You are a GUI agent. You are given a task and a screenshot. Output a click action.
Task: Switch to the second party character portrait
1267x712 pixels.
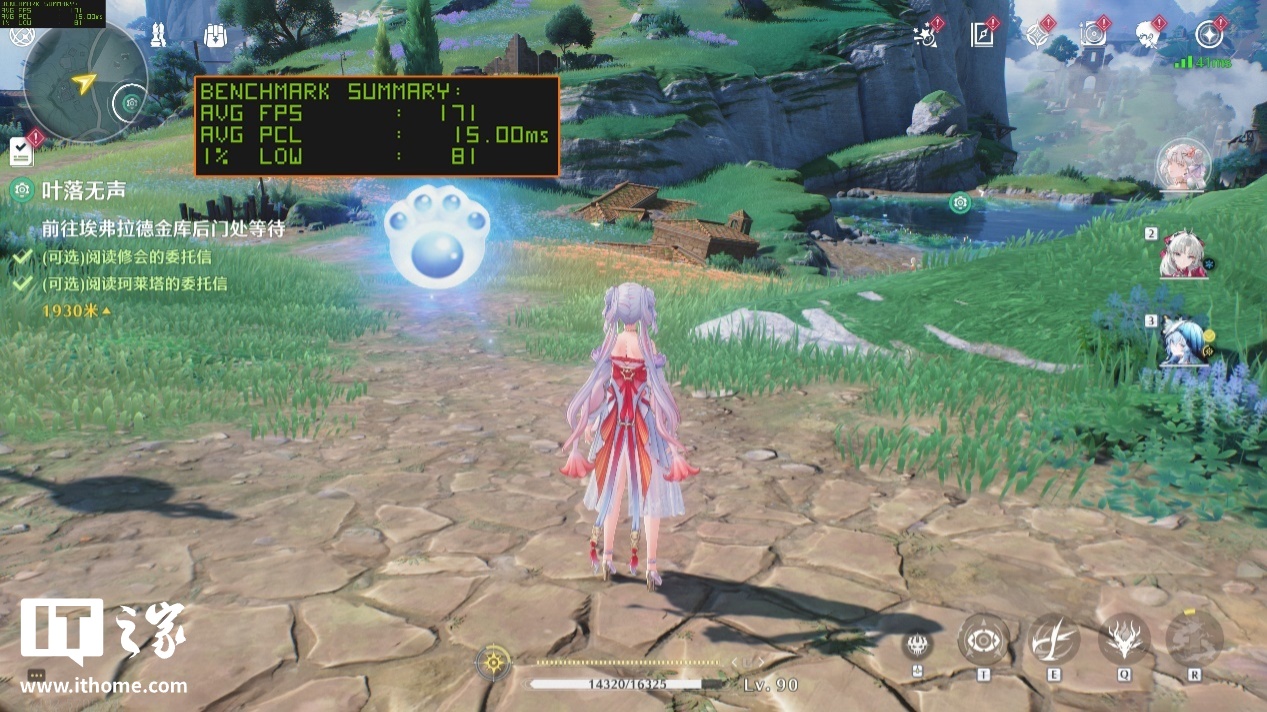[x=1183, y=255]
